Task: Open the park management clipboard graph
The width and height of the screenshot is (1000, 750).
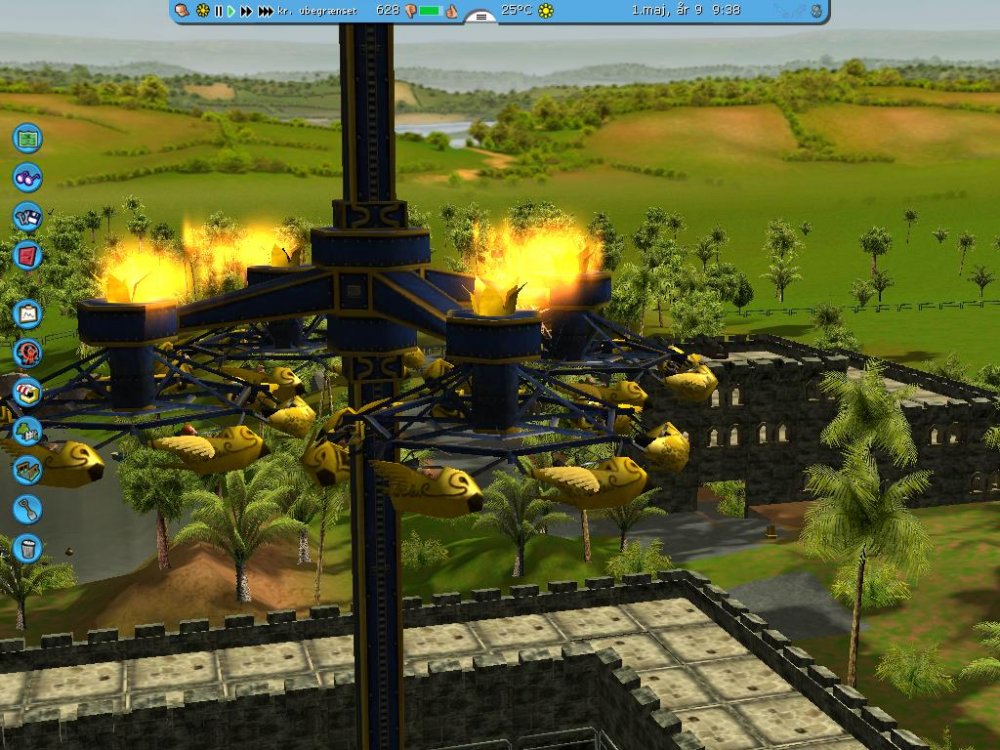Action: click(x=27, y=314)
